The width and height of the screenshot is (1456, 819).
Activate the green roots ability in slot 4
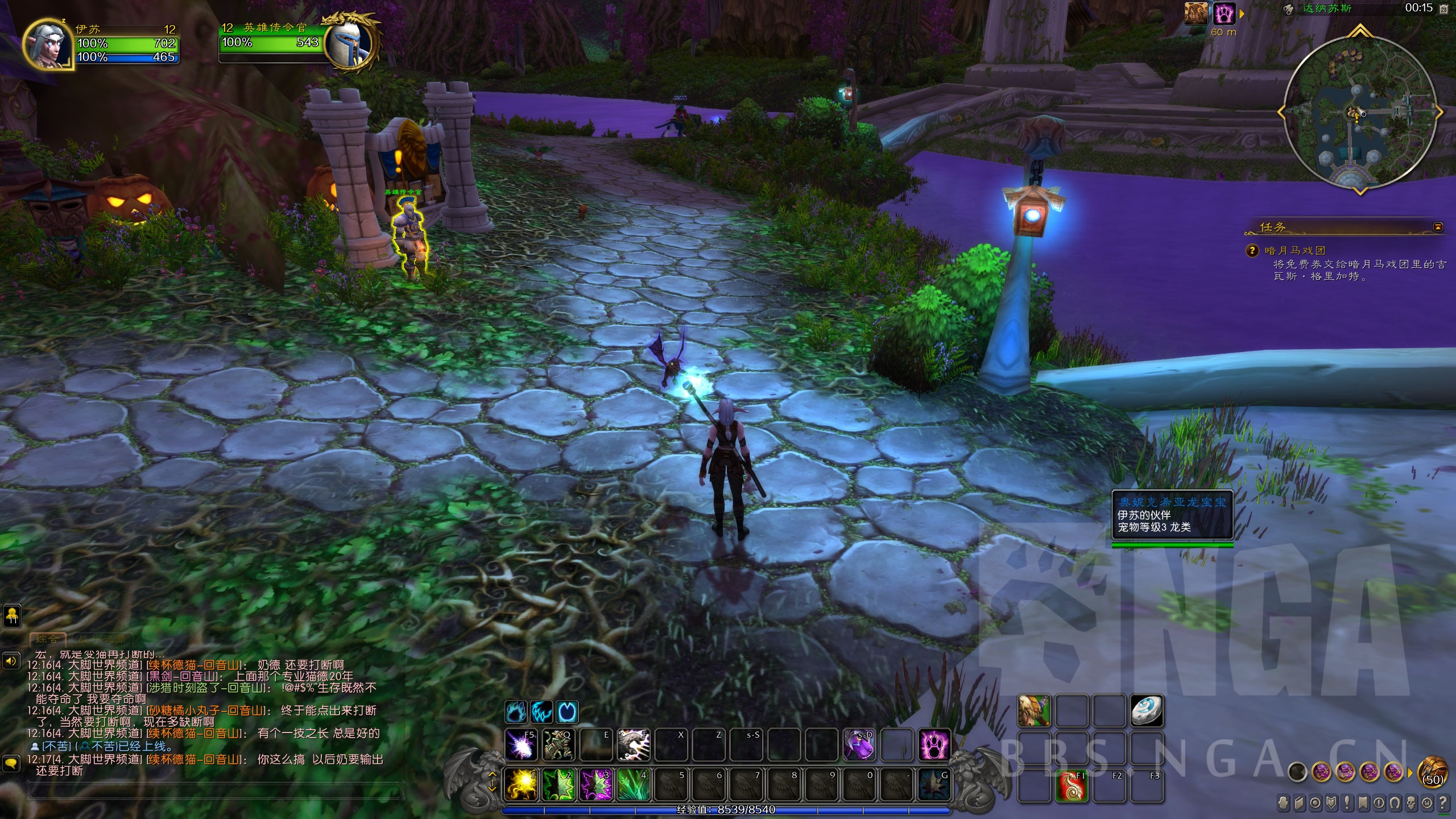click(x=634, y=783)
